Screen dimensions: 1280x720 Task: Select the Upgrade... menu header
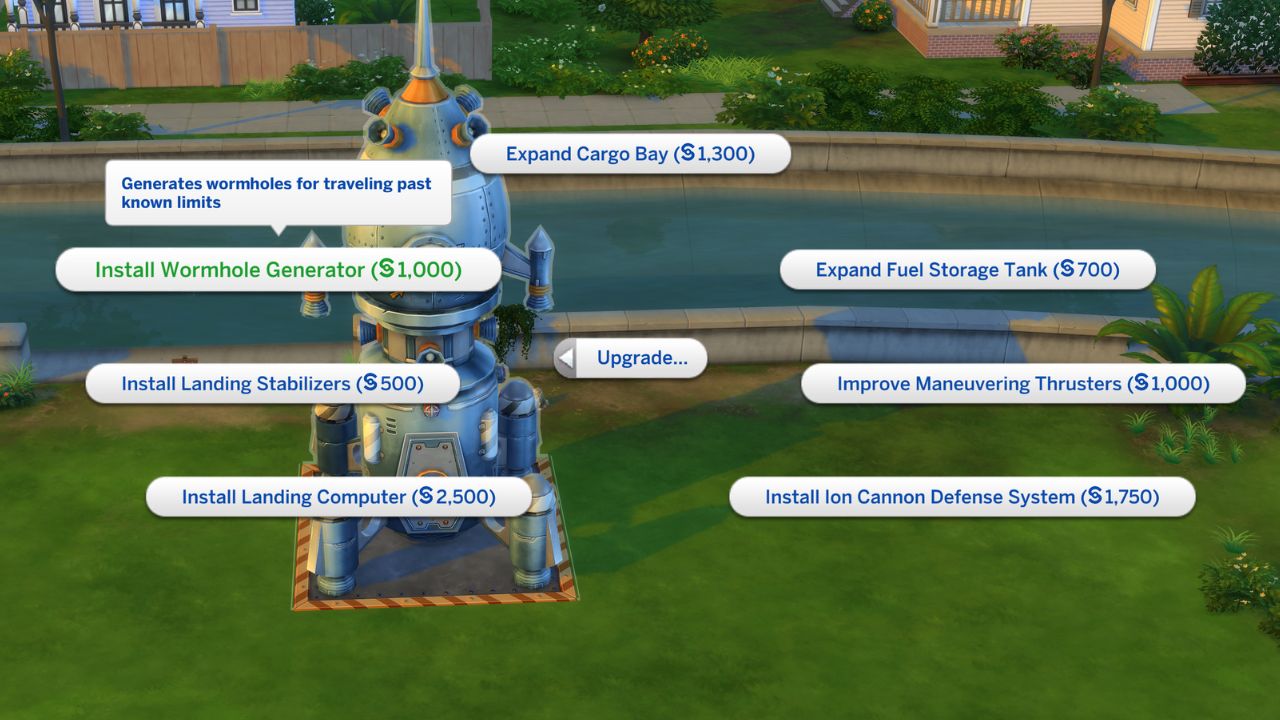pyautogui.click(x=640, y=357)
